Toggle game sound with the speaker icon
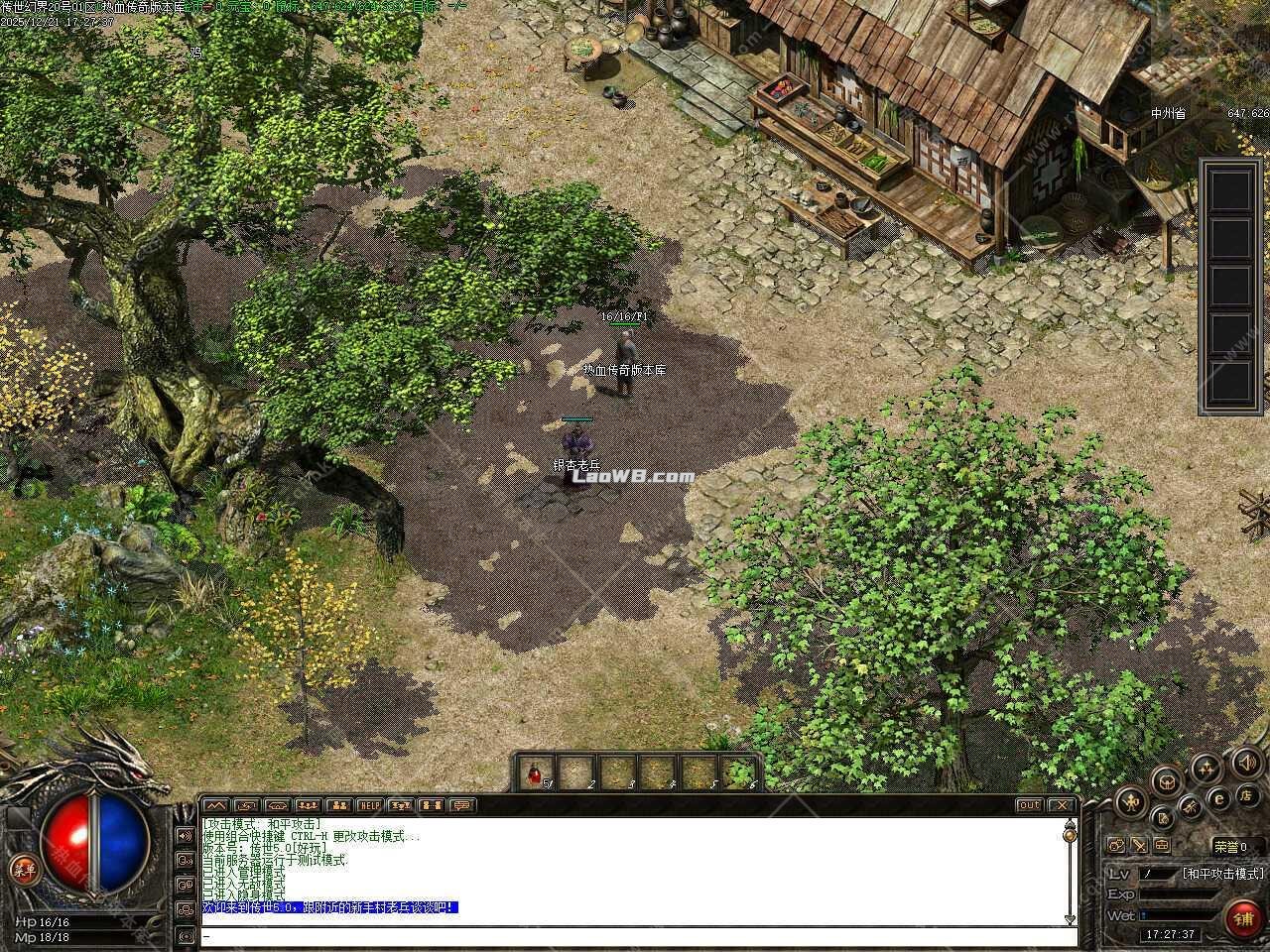1270x952 pixels. tap(1246, 765)
